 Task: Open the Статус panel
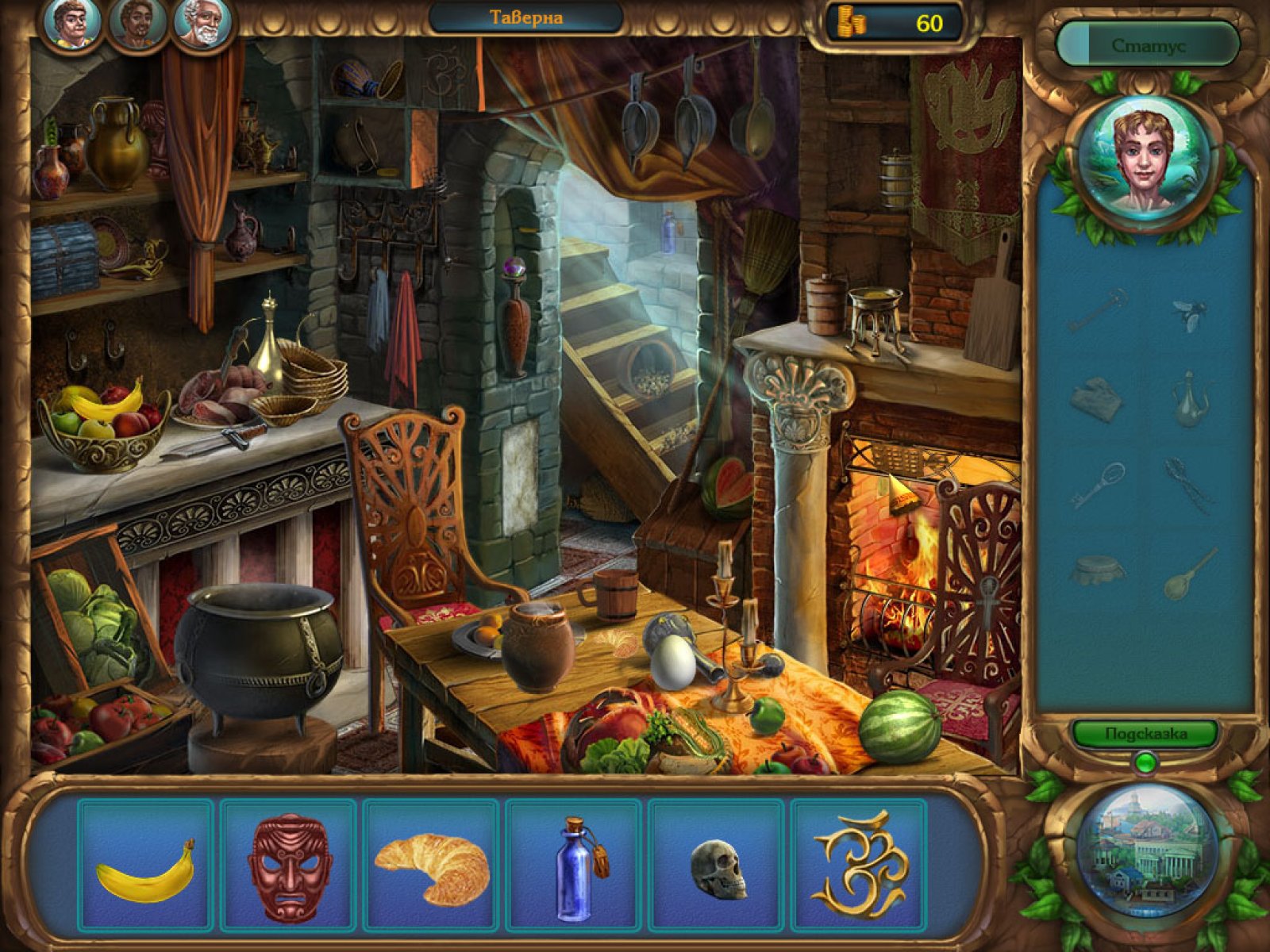pos(1148,45)
